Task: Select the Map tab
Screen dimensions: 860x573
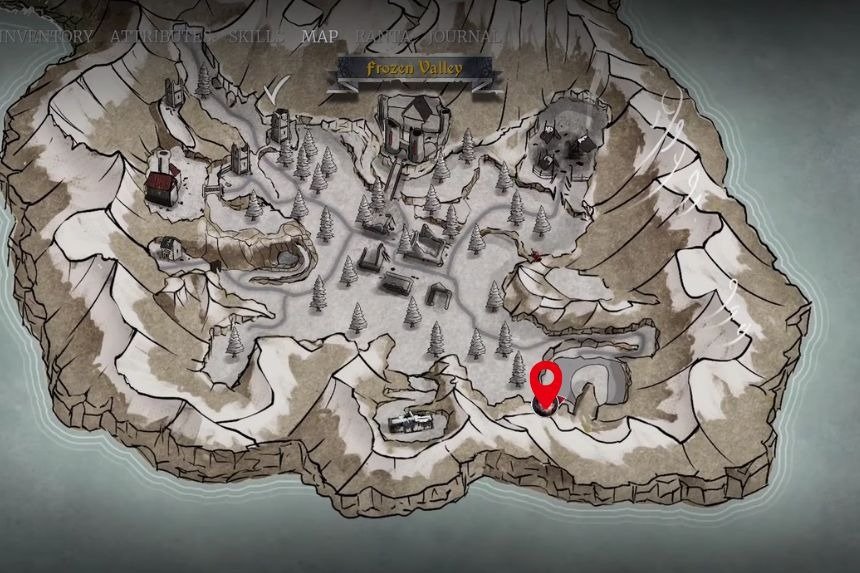Action: [321, 36]
